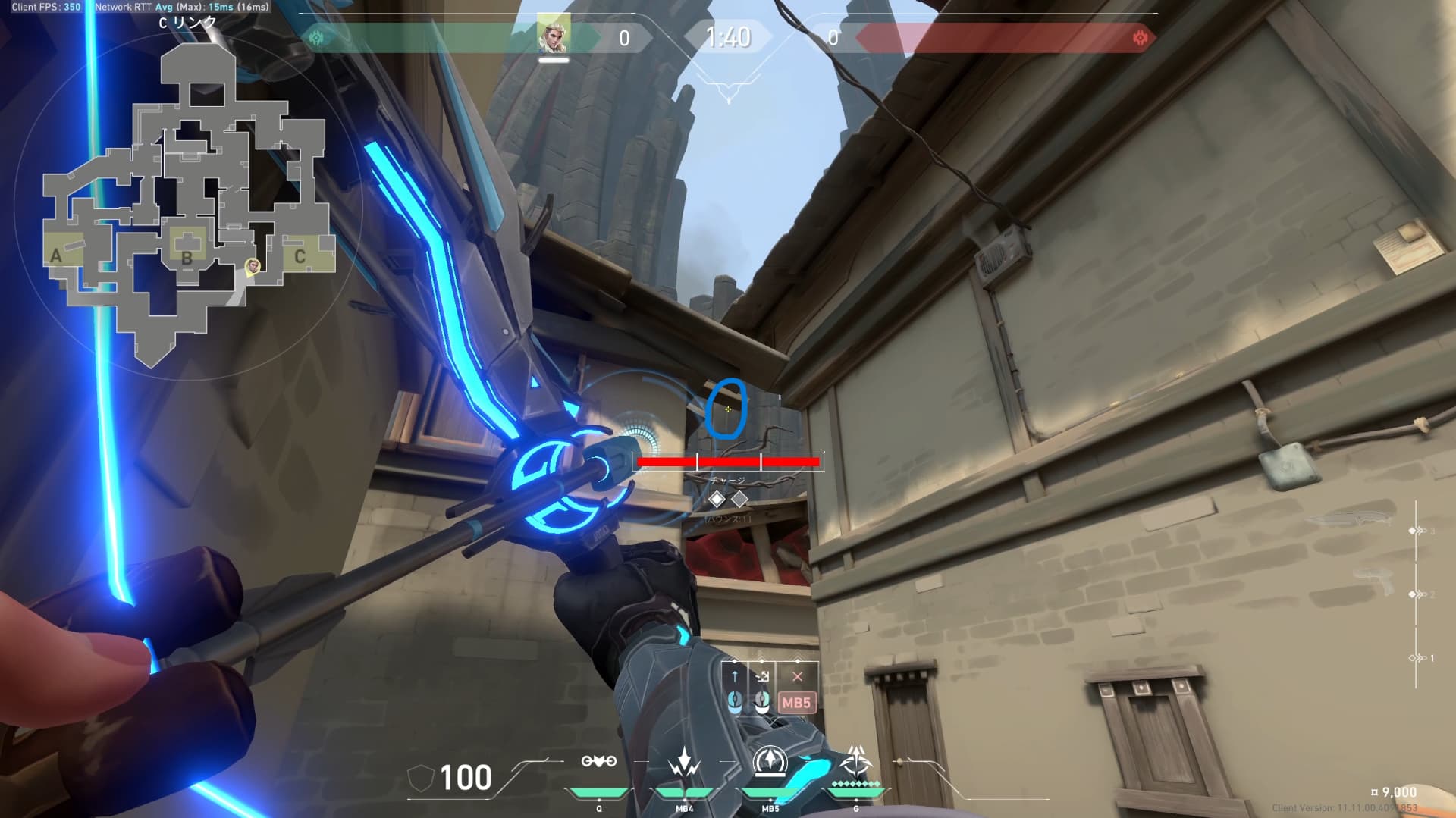Click the minimap in the corner
Screen dimensions: 1456x818
(x=188, y=205)
